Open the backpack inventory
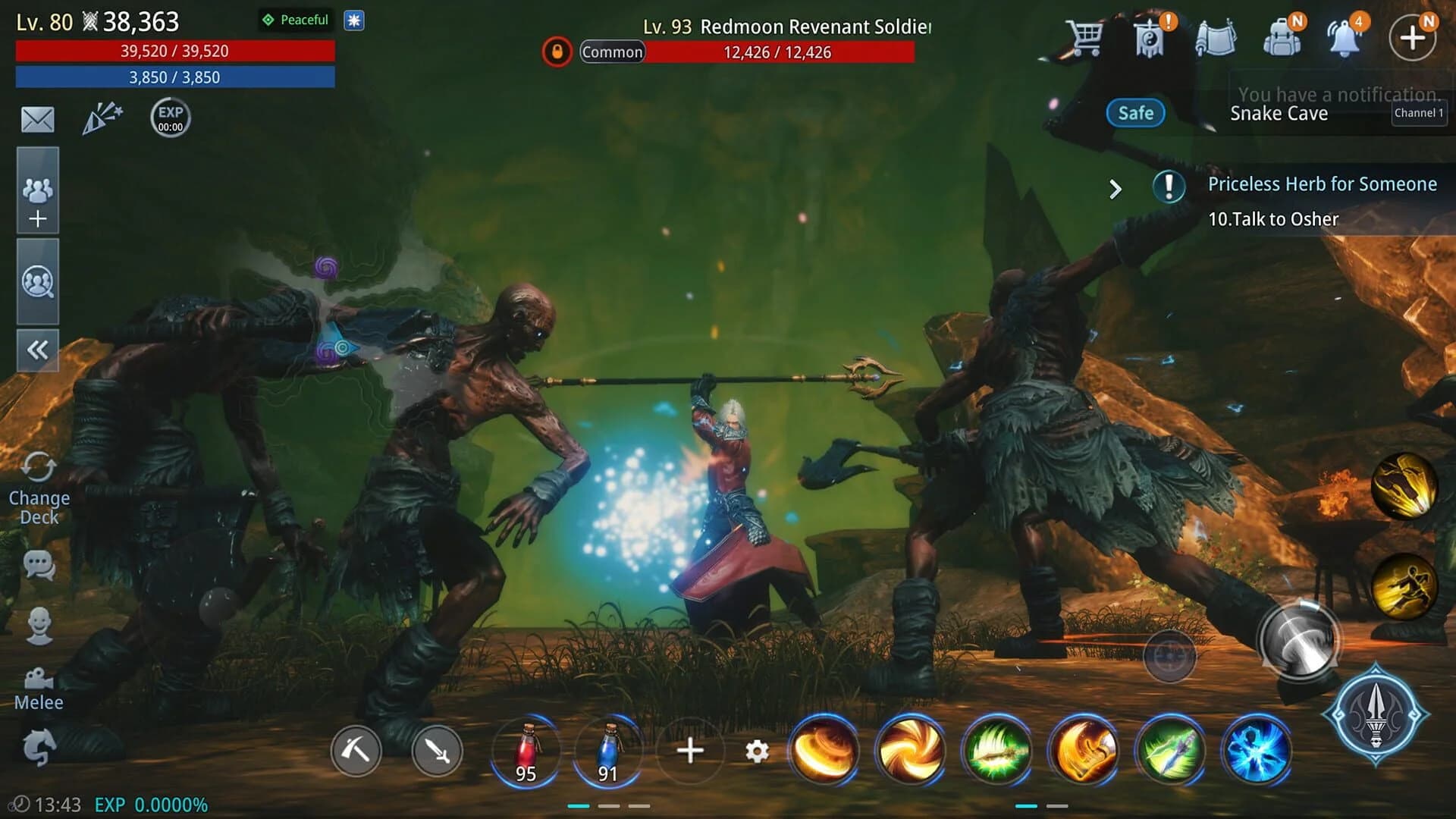Screen dimensions: 1456x819 point(1283,36)
